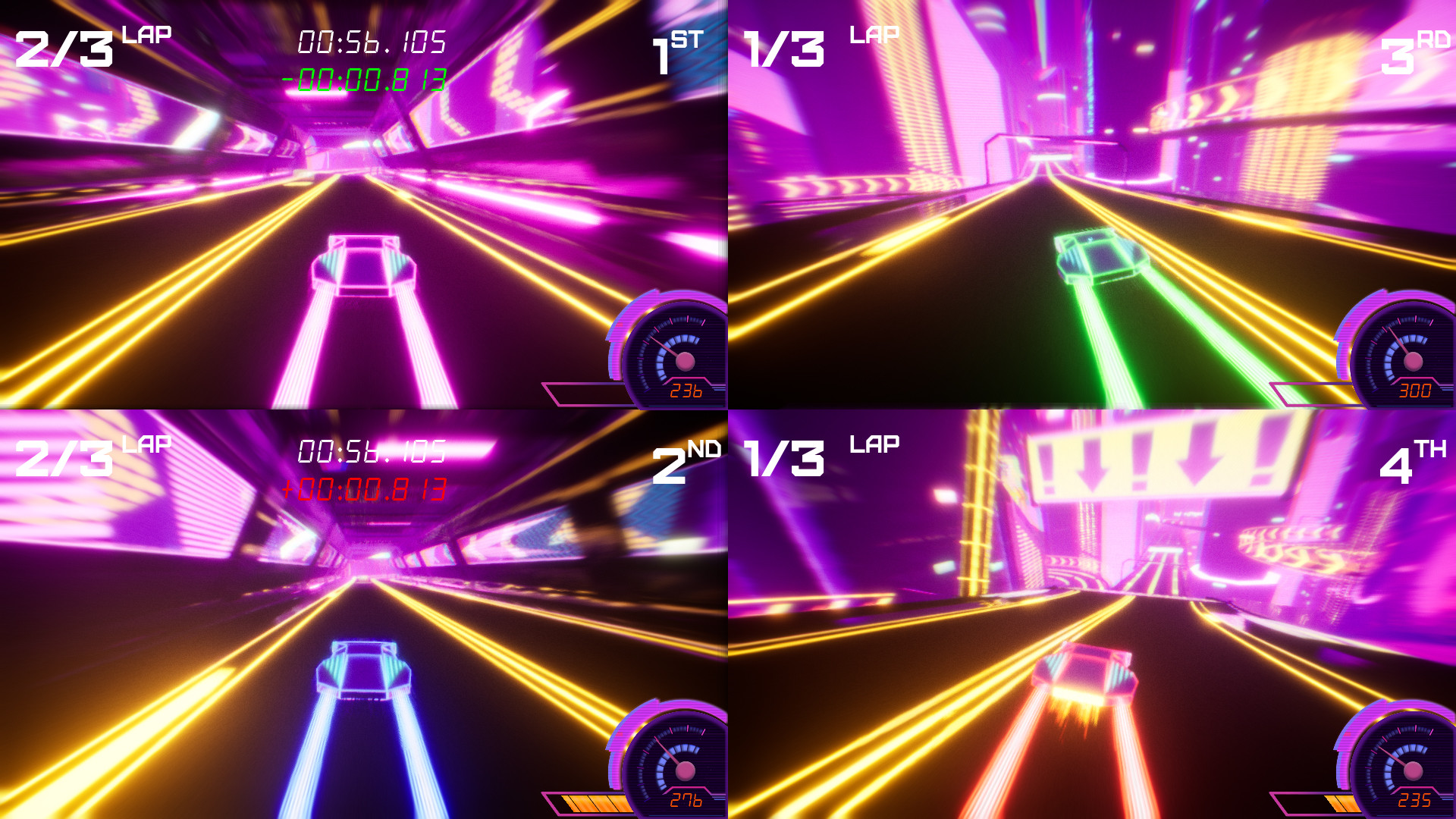This screenshot has height=819, width=1456.
Task: Click the race timer showing 00:56.105
Action: [372, 43]
